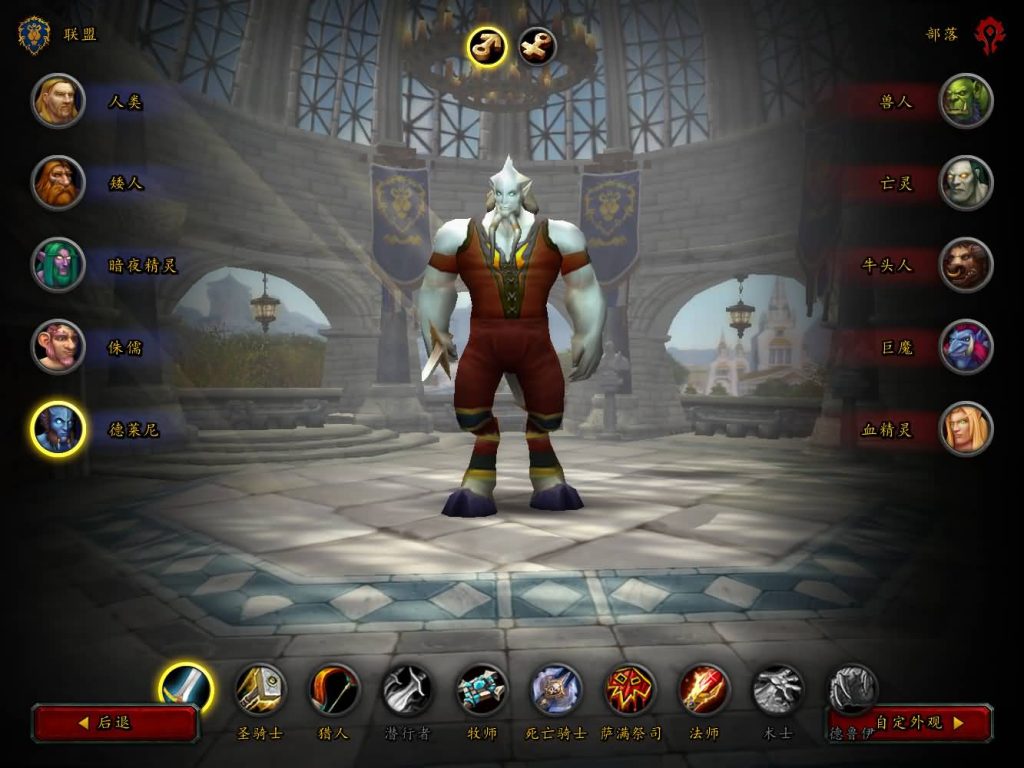Open Customize Appearance (自定外观)
Viewport: 1024px width, 768px height.
[x=910, y=722]
